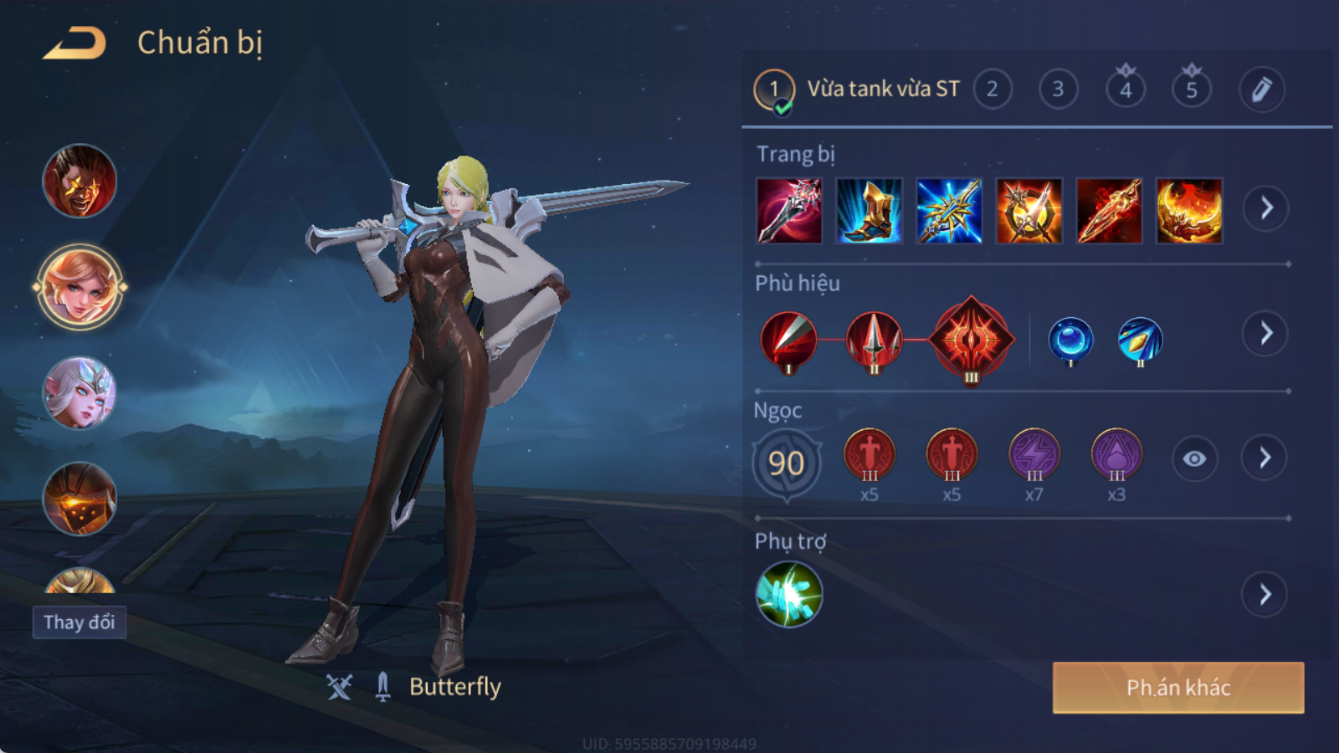1339x753 pixels.
Task: Select the purple lightning gem x7
Action: click(x=1034, y=456)
